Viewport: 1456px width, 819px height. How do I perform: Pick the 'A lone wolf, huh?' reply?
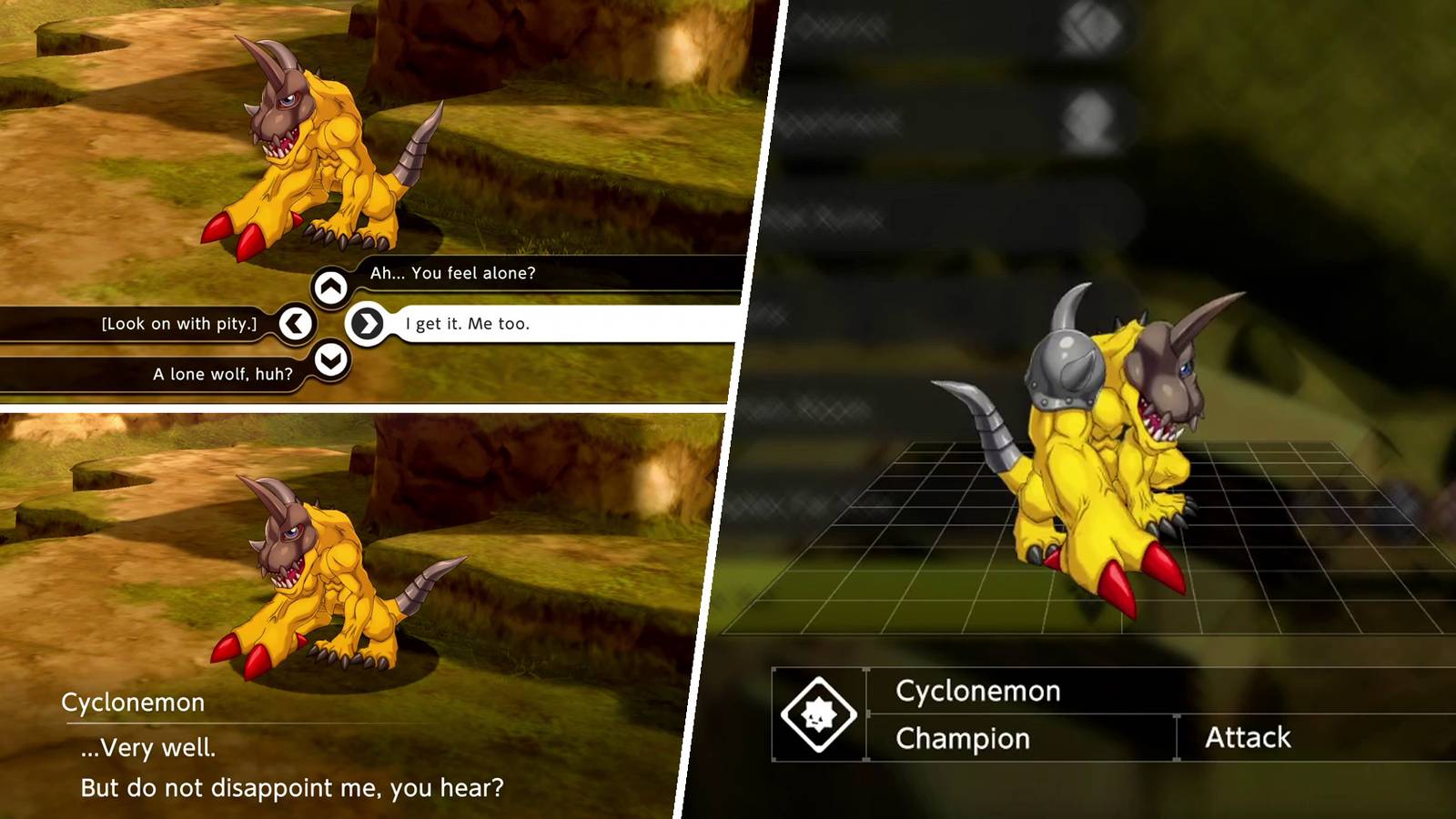coord(222,373)
